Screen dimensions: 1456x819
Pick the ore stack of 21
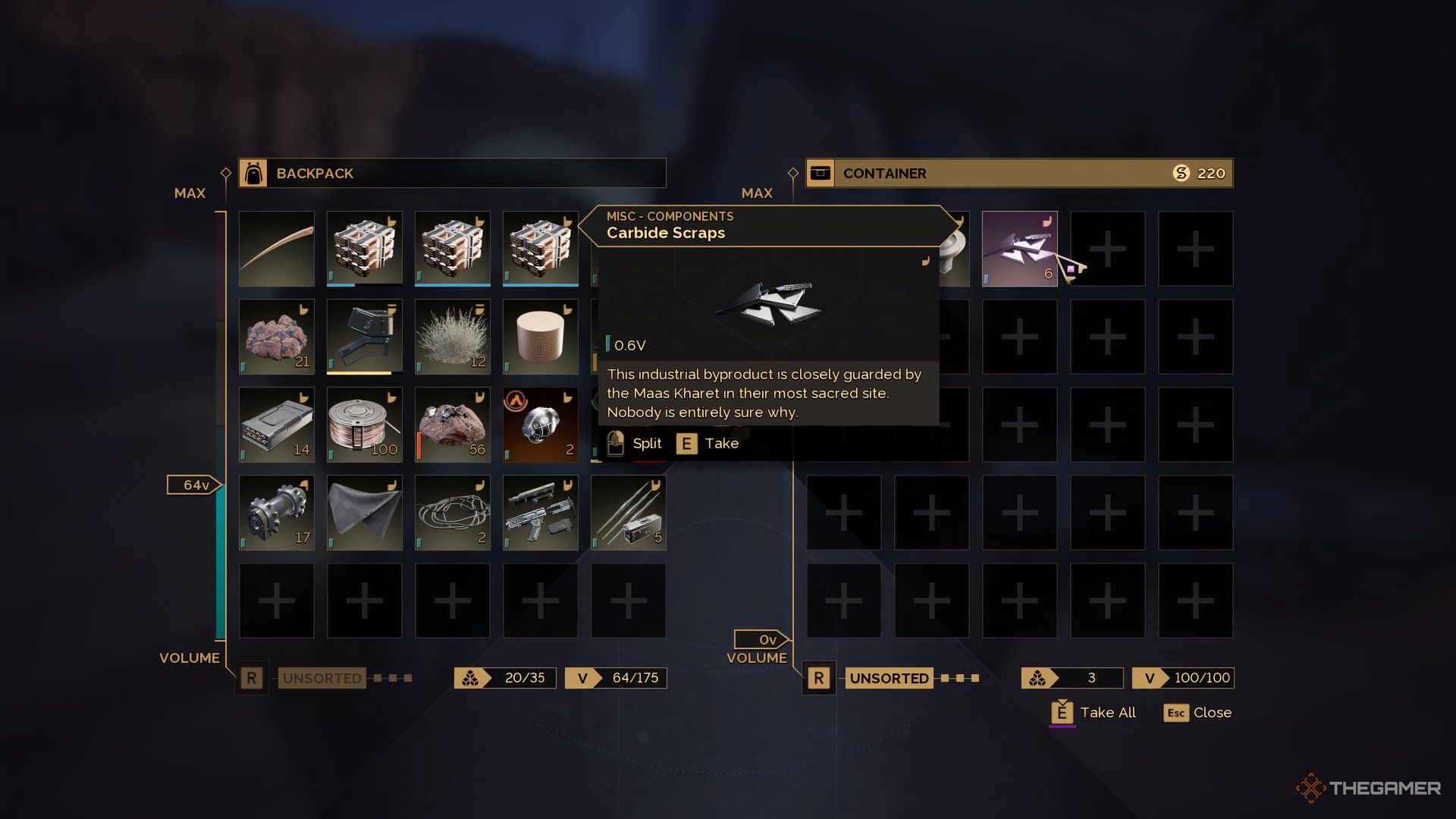tap(277, 337)
